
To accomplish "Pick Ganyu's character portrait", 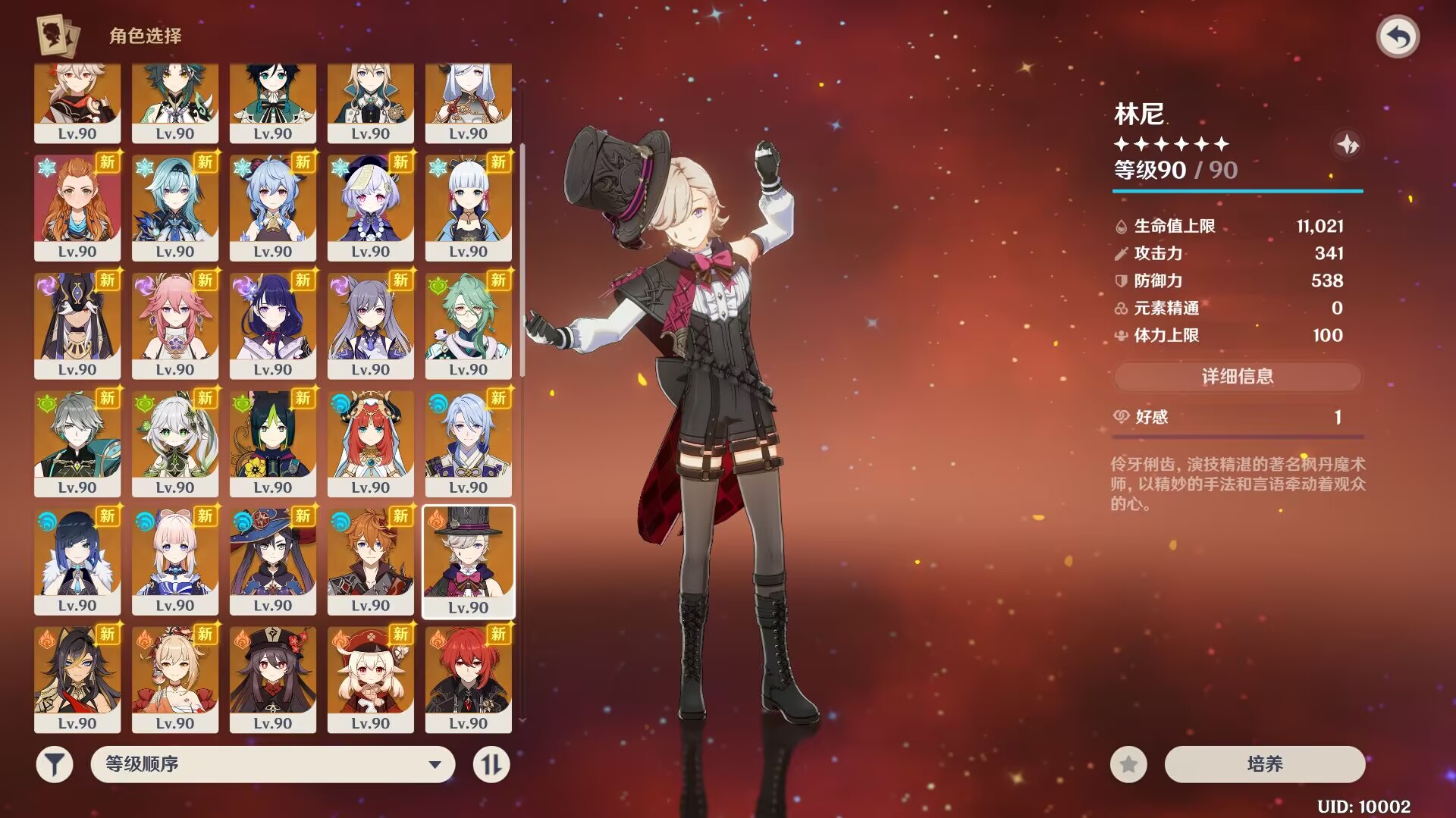I will click(272, 207).
